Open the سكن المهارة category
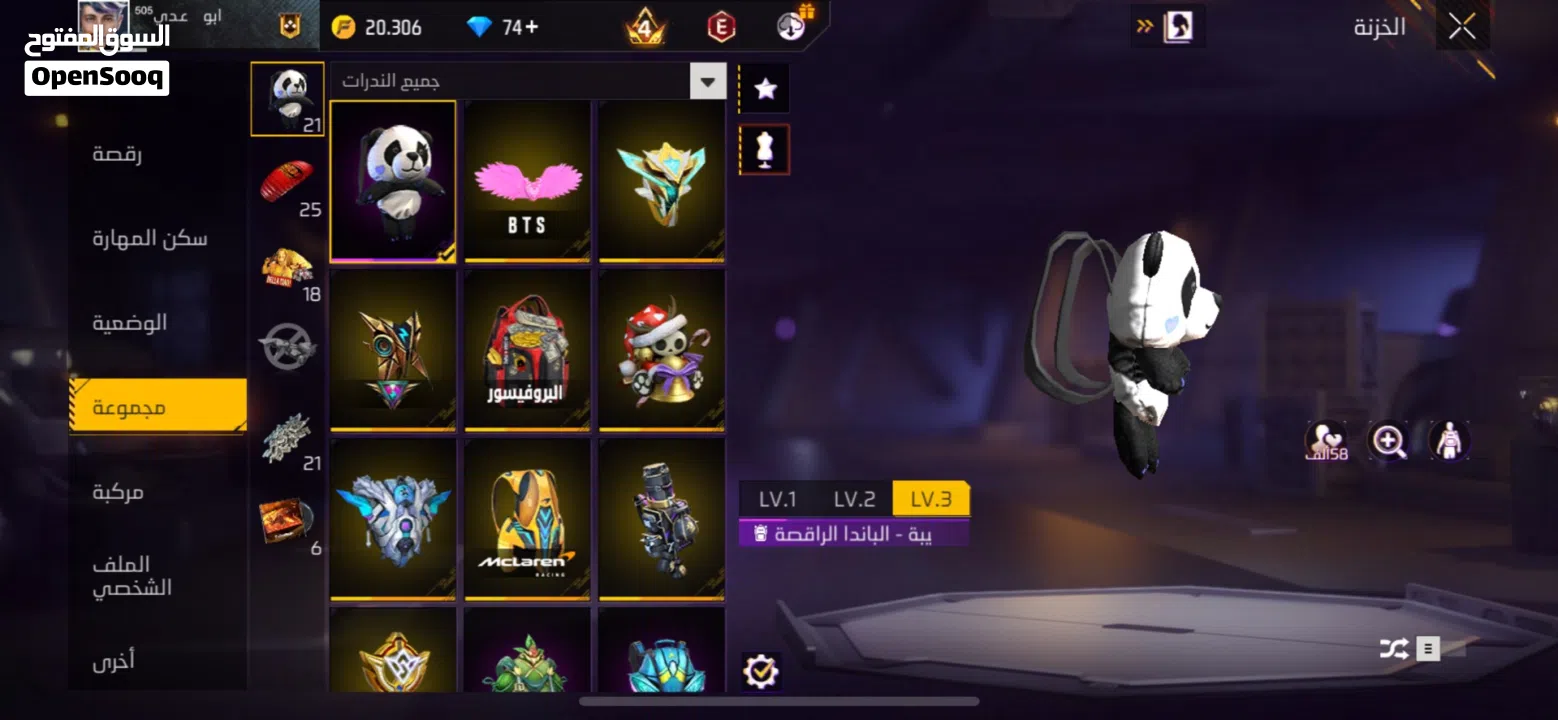Image resolution: width=1558 pixels, height=720 pixels. pos(150,239)
